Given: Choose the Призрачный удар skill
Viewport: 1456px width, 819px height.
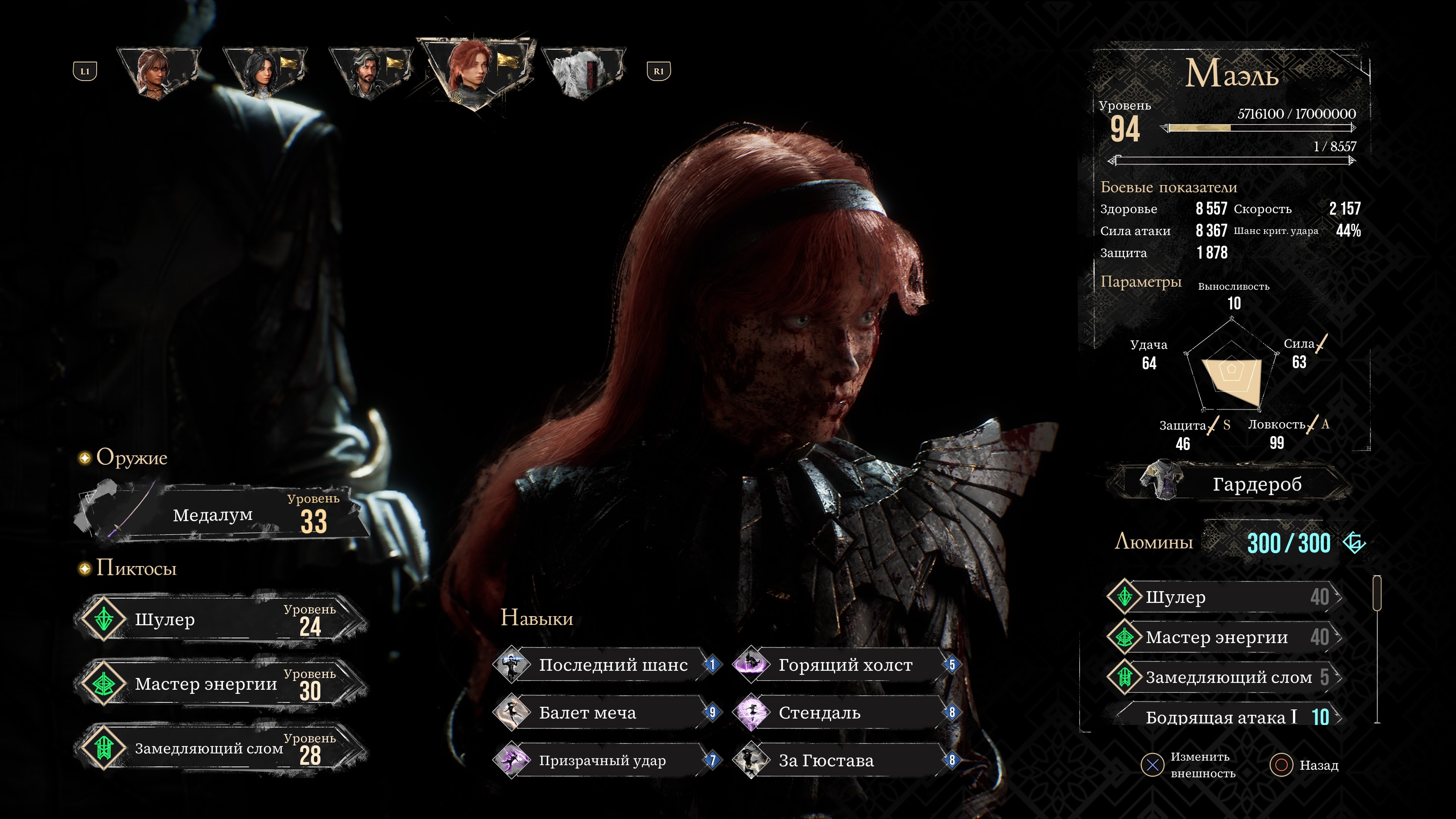Looking at the screenshot, I should coord(607,761).
